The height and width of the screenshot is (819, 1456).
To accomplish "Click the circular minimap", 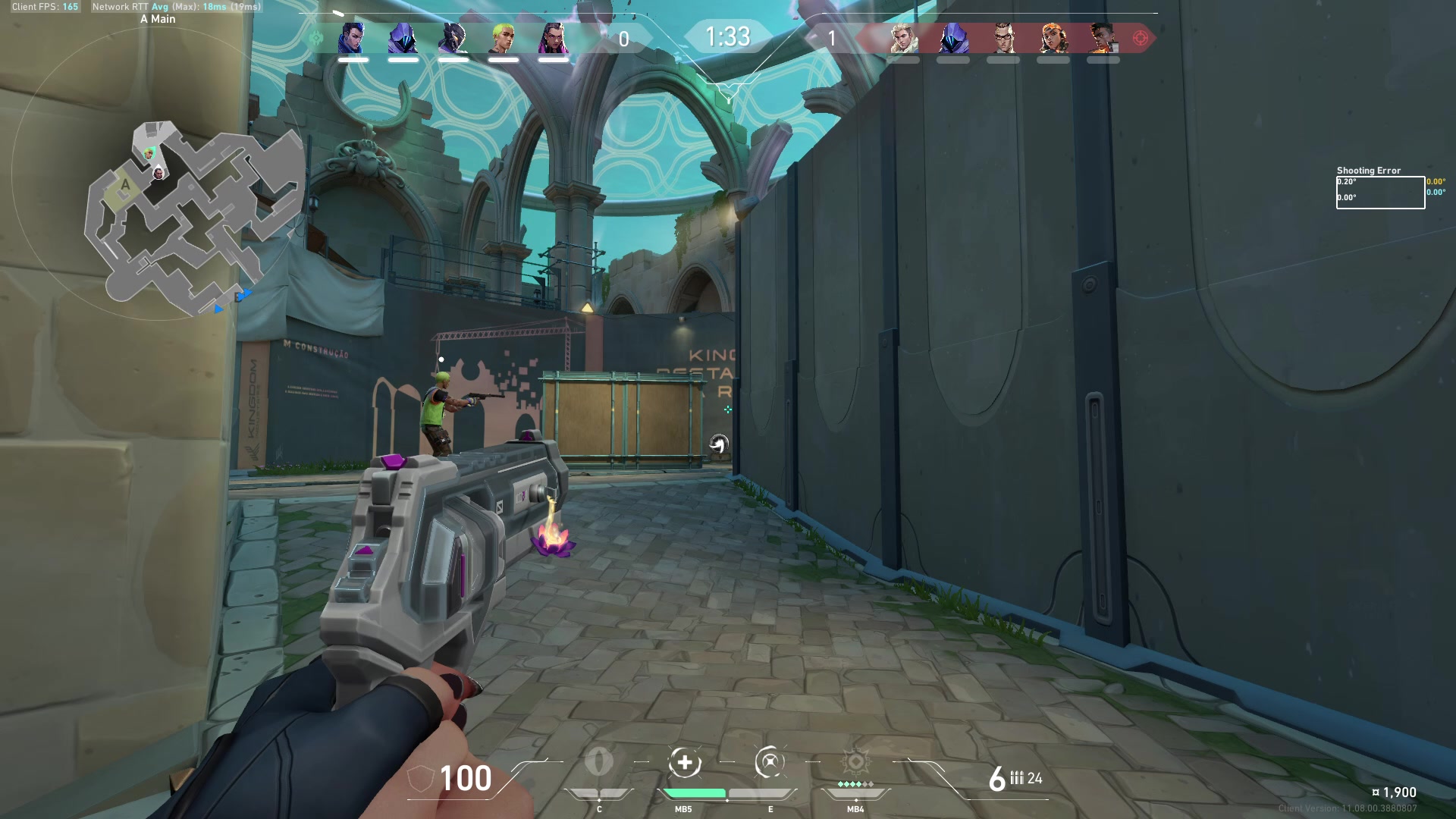I will pos(159,174).
